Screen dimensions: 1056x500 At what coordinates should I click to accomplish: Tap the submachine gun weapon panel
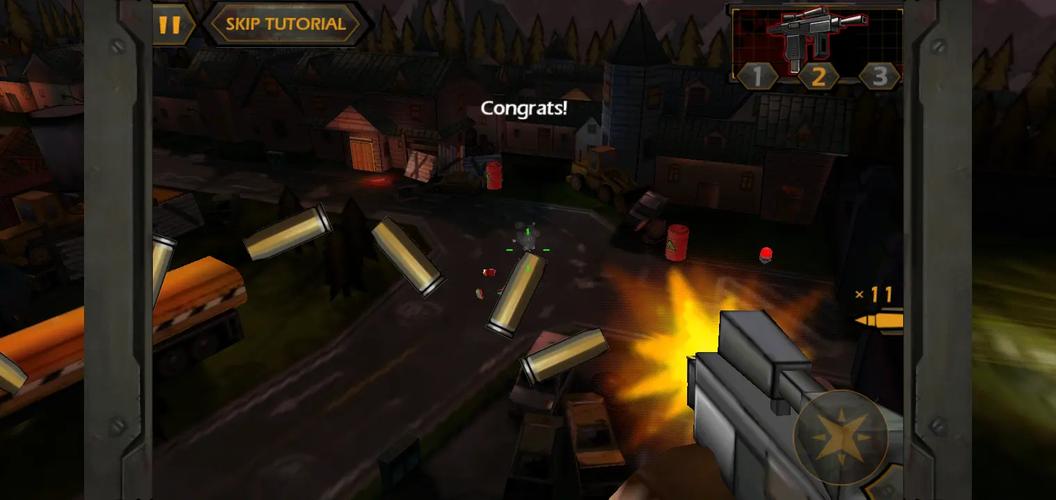(x=817, y=35)
